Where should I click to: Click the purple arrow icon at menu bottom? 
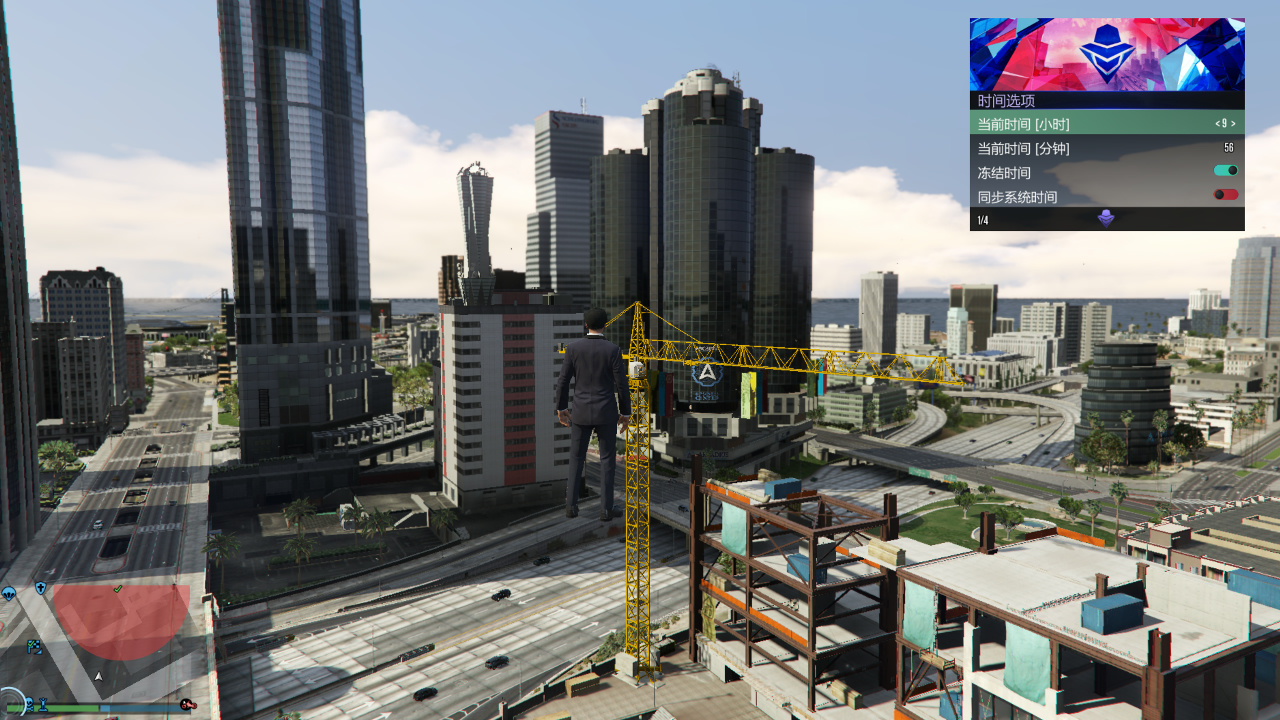(x=1106, y=219)
